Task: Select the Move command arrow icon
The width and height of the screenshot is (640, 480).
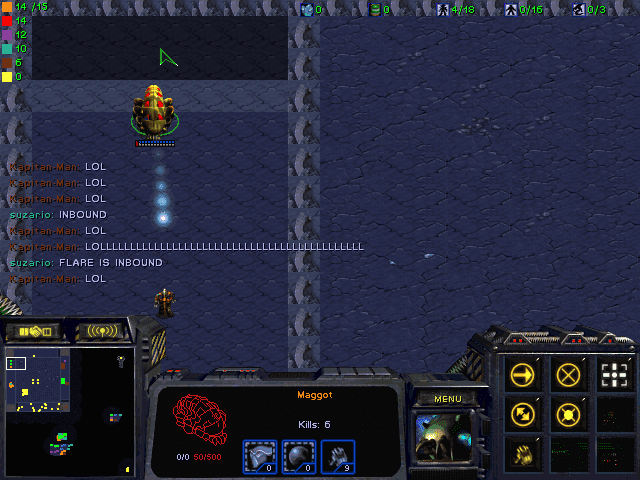Action: pos(524,375)
